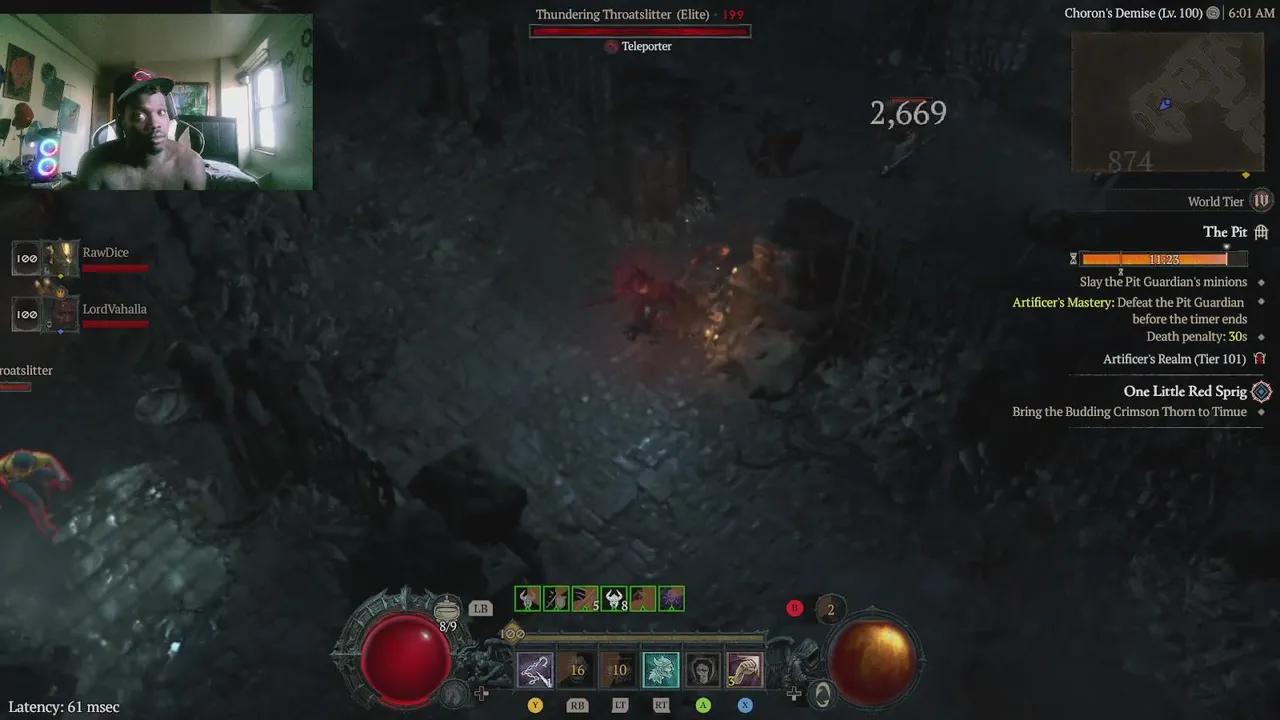Toggle the purple thorn buff with green border
This screenshot has width=1280, height=720.
click(671, 598)
